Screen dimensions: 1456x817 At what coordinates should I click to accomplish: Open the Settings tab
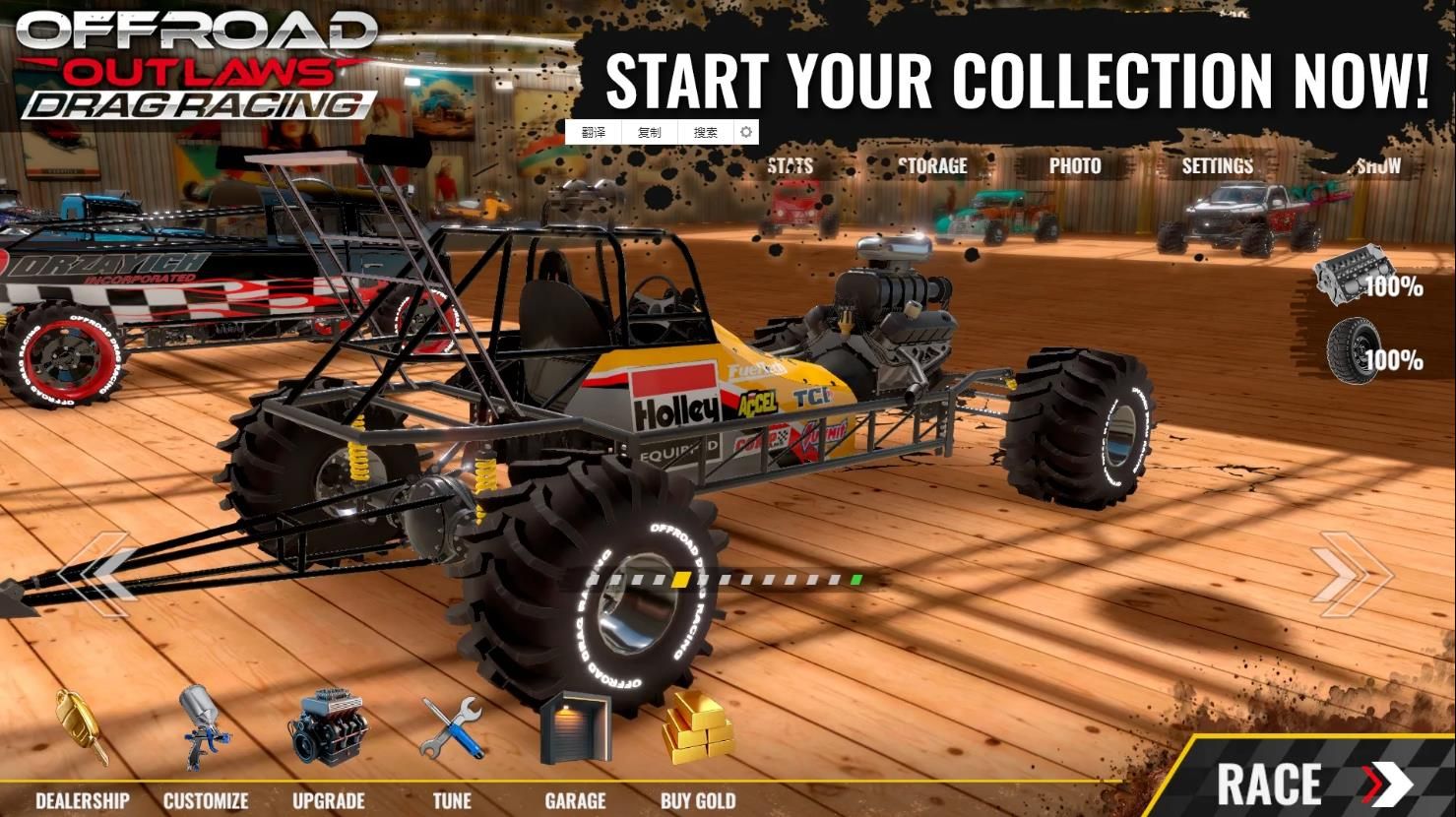1217,165
